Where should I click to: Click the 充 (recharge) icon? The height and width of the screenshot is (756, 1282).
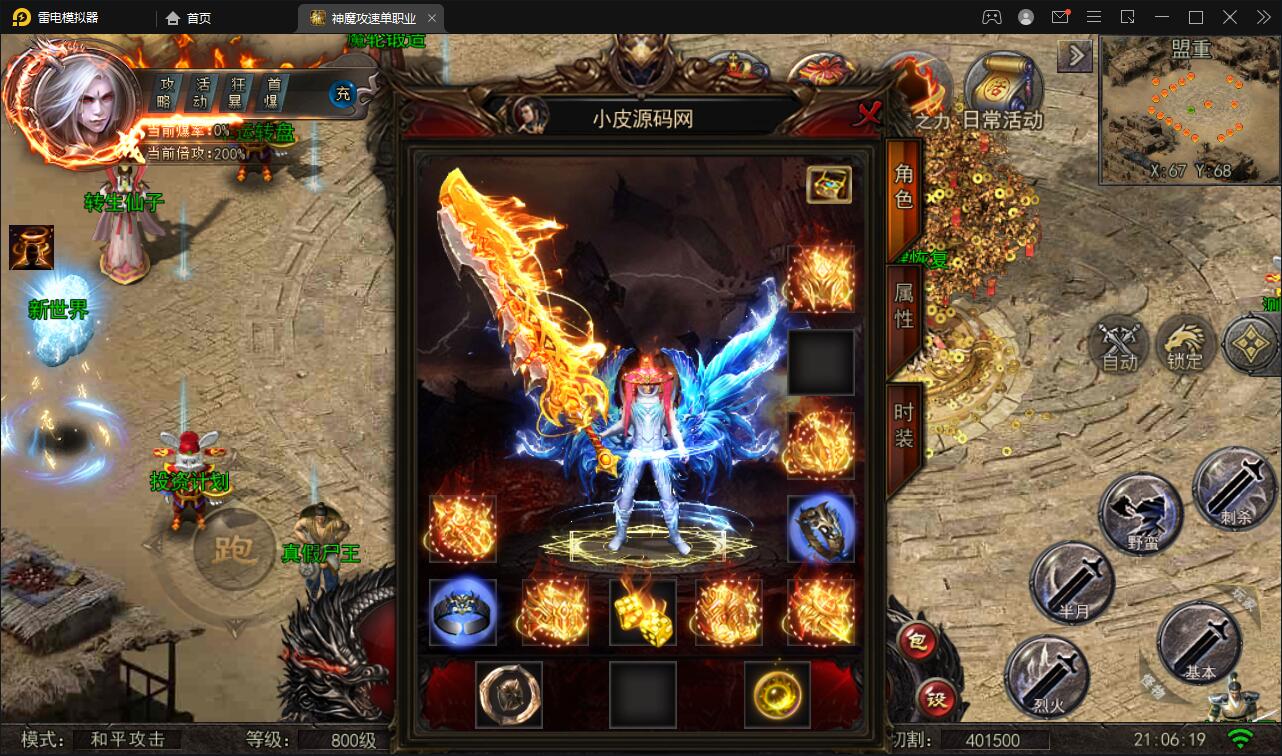340,94
